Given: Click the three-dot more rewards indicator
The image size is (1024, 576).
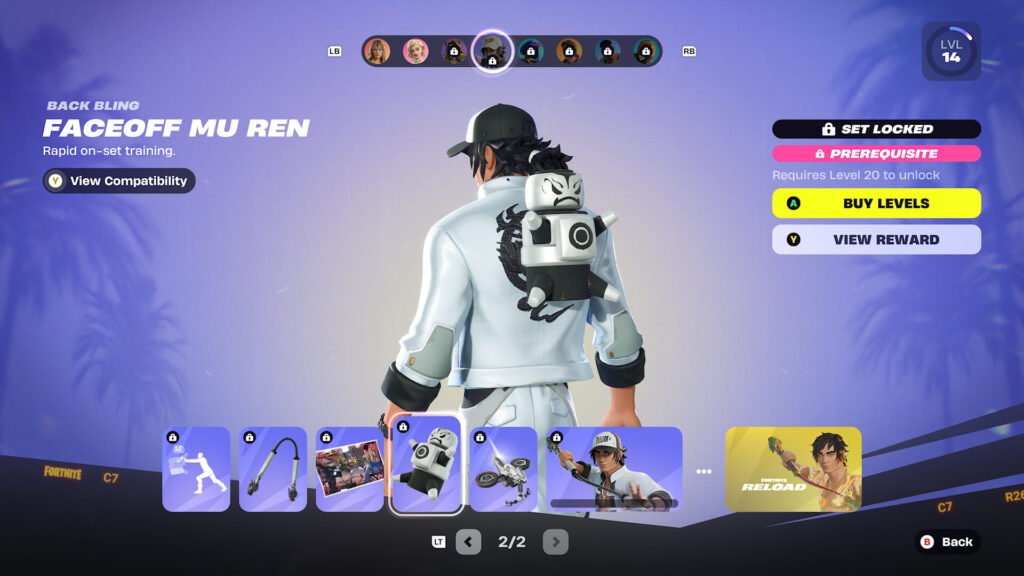Looking at the screenshot, I should pyautogui.click(x=704, y=471).
